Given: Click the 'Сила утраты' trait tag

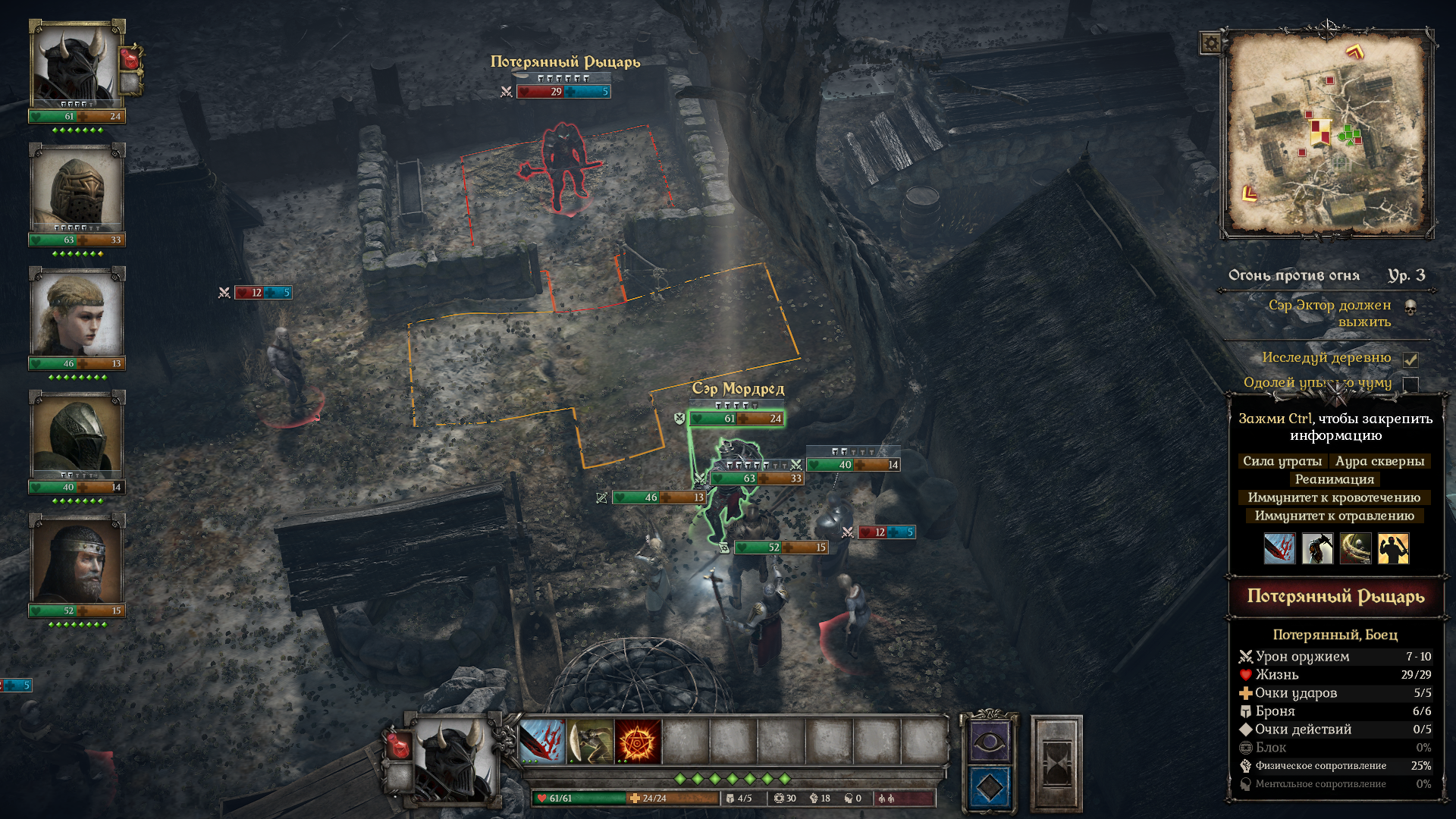Looking at the screenshot, I should click(1282, 461).
